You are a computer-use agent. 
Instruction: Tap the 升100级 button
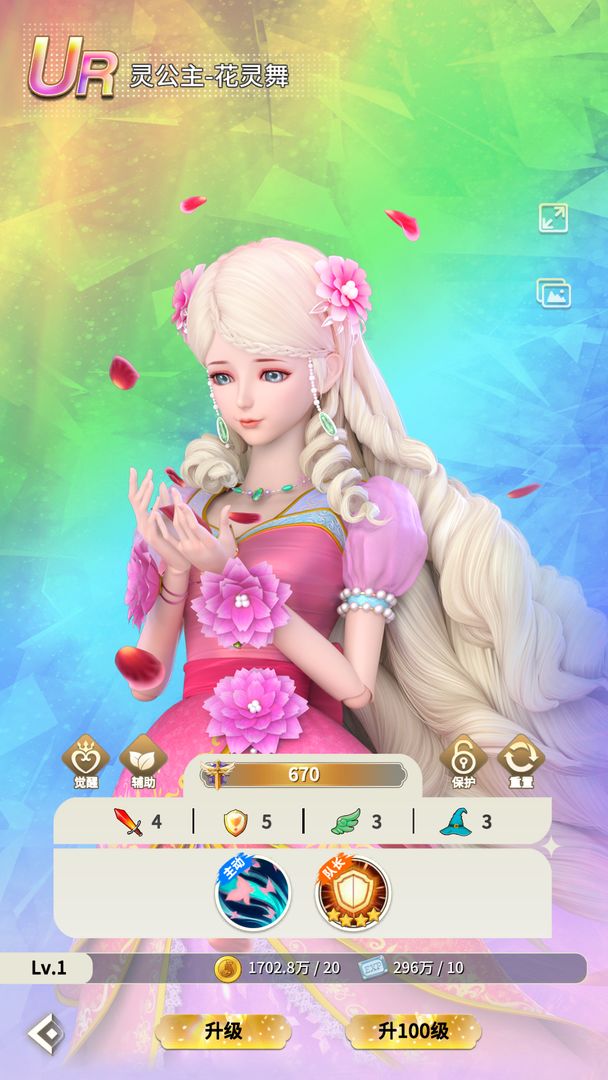click(413, 1030)
